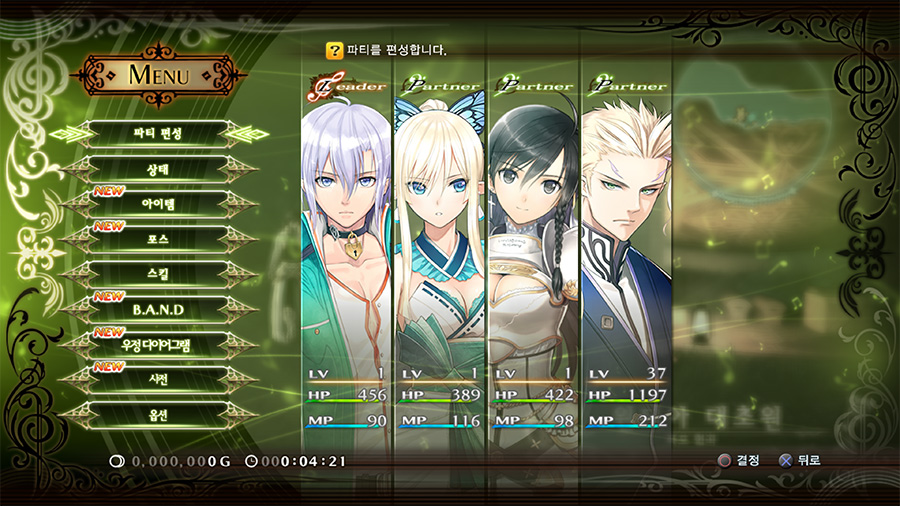The height and width of the screenshot is (506, 900).
Task: Open the 상태 status menu
Action: 158,169
